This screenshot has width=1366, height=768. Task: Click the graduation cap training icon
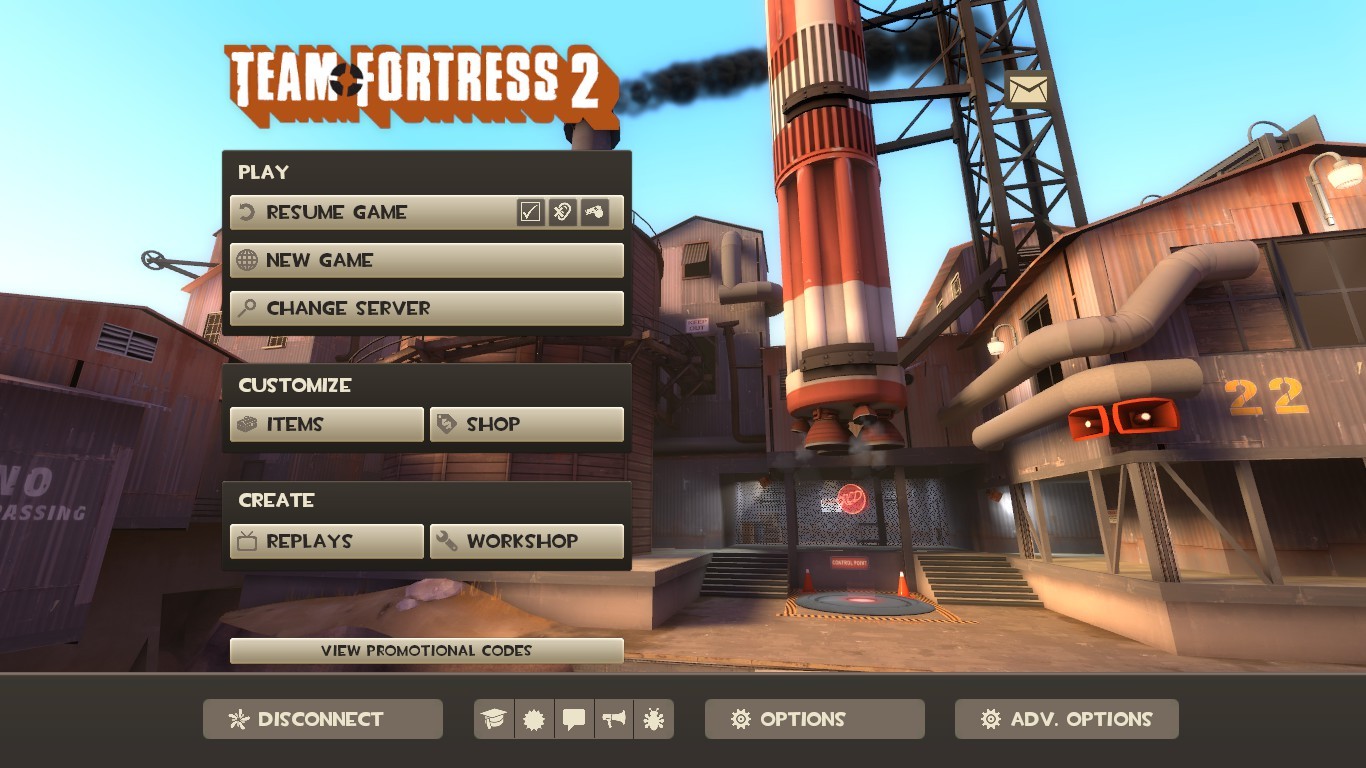coord(492,719)
